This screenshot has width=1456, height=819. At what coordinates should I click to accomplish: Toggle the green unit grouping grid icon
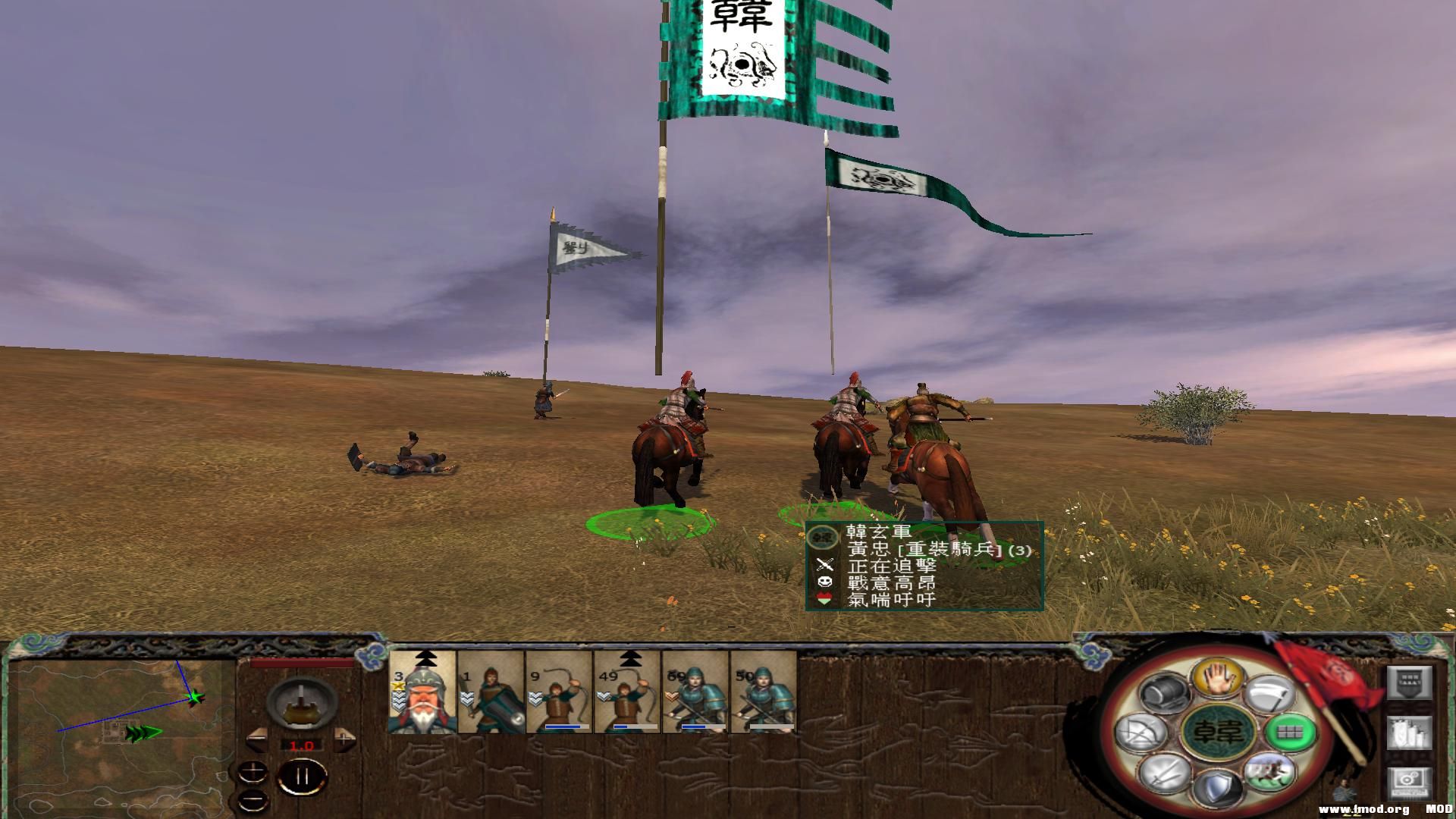(1289, 733)
